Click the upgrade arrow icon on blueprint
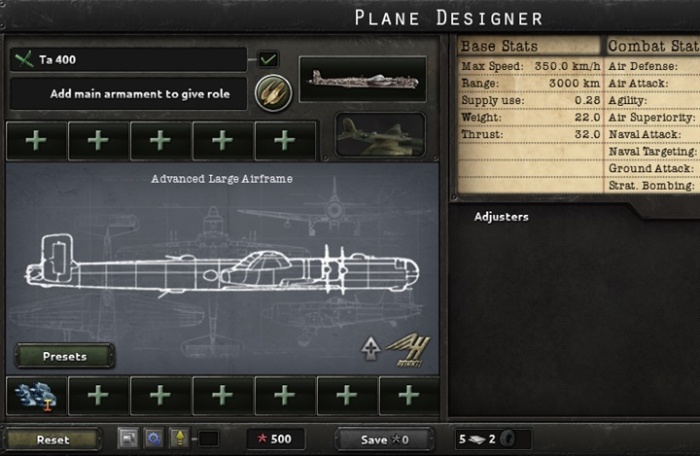Image resolution: width=700 pixels, height=456 pixels. [x=370, y=349]
